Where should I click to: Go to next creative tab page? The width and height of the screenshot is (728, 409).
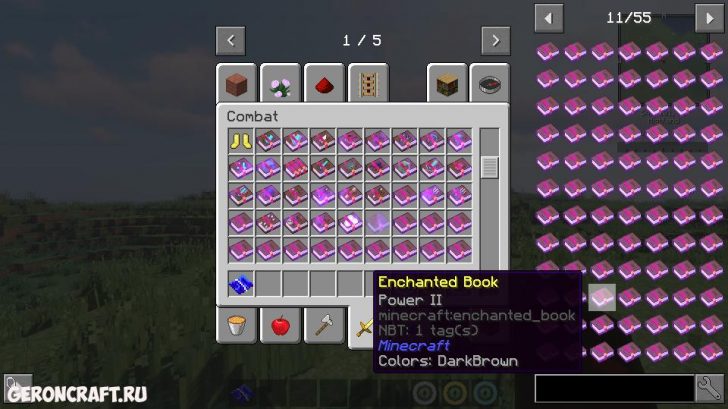pyautogui.click(x=495, y=41)
